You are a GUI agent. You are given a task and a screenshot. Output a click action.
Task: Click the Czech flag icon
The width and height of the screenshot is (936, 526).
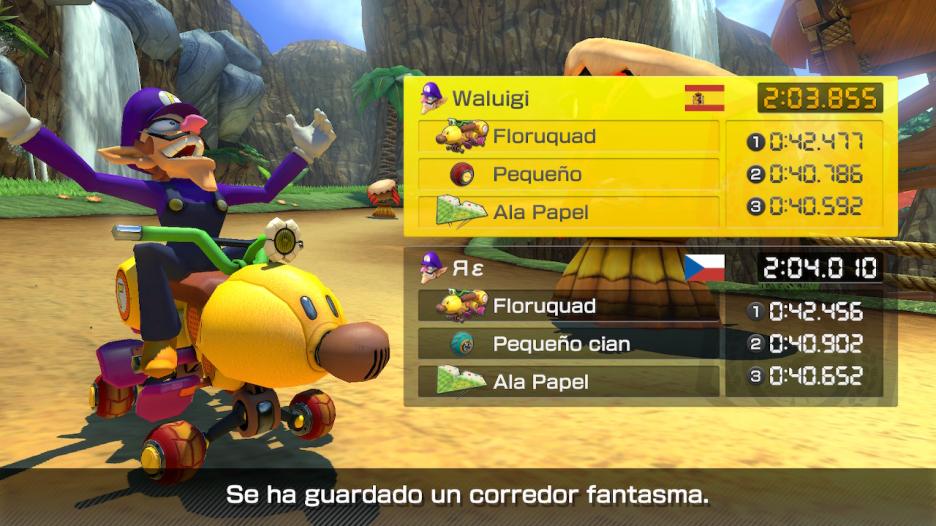click(704, 268)
